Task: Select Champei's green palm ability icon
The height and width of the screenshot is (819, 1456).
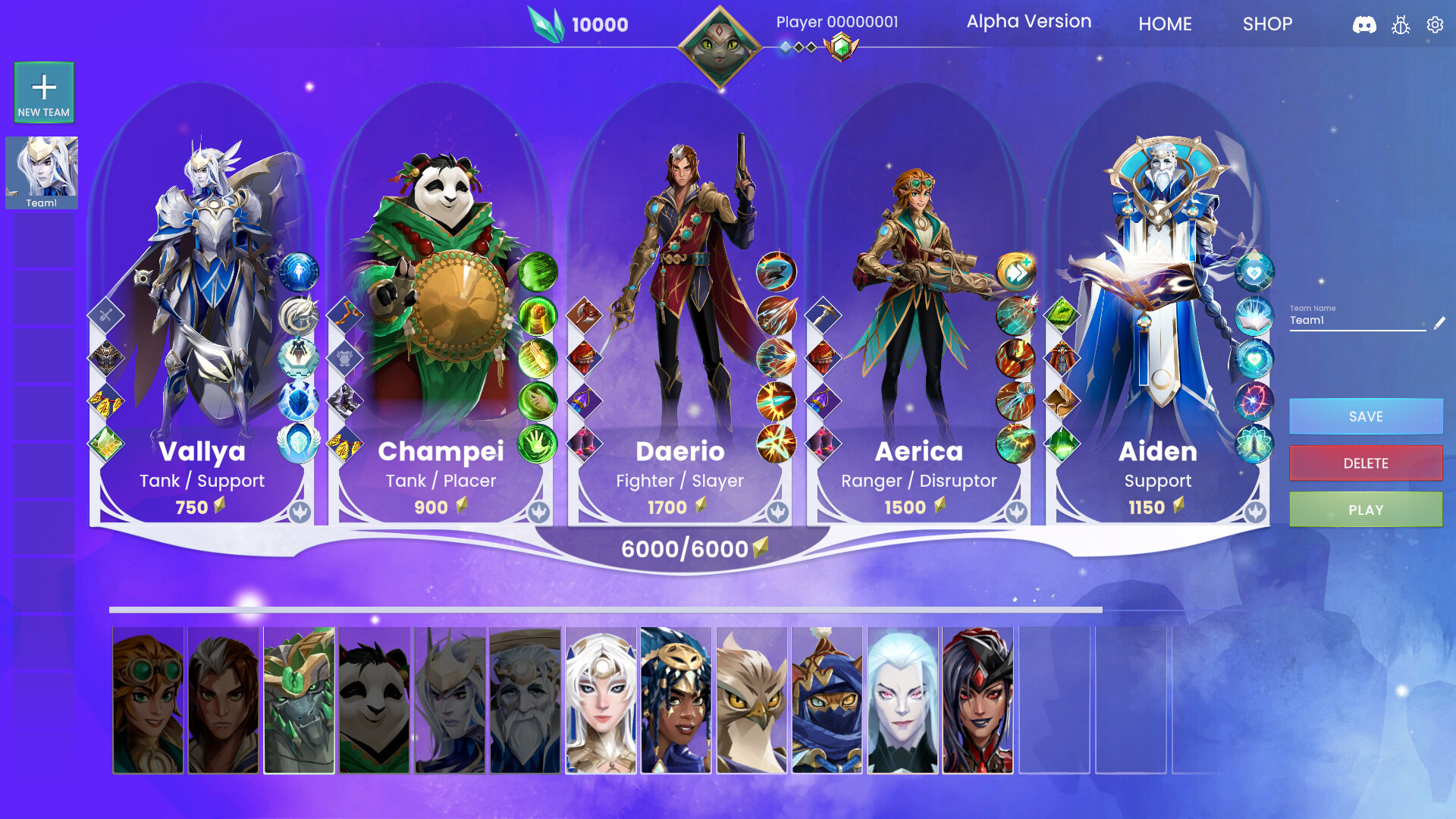Action: click(538, 440)
